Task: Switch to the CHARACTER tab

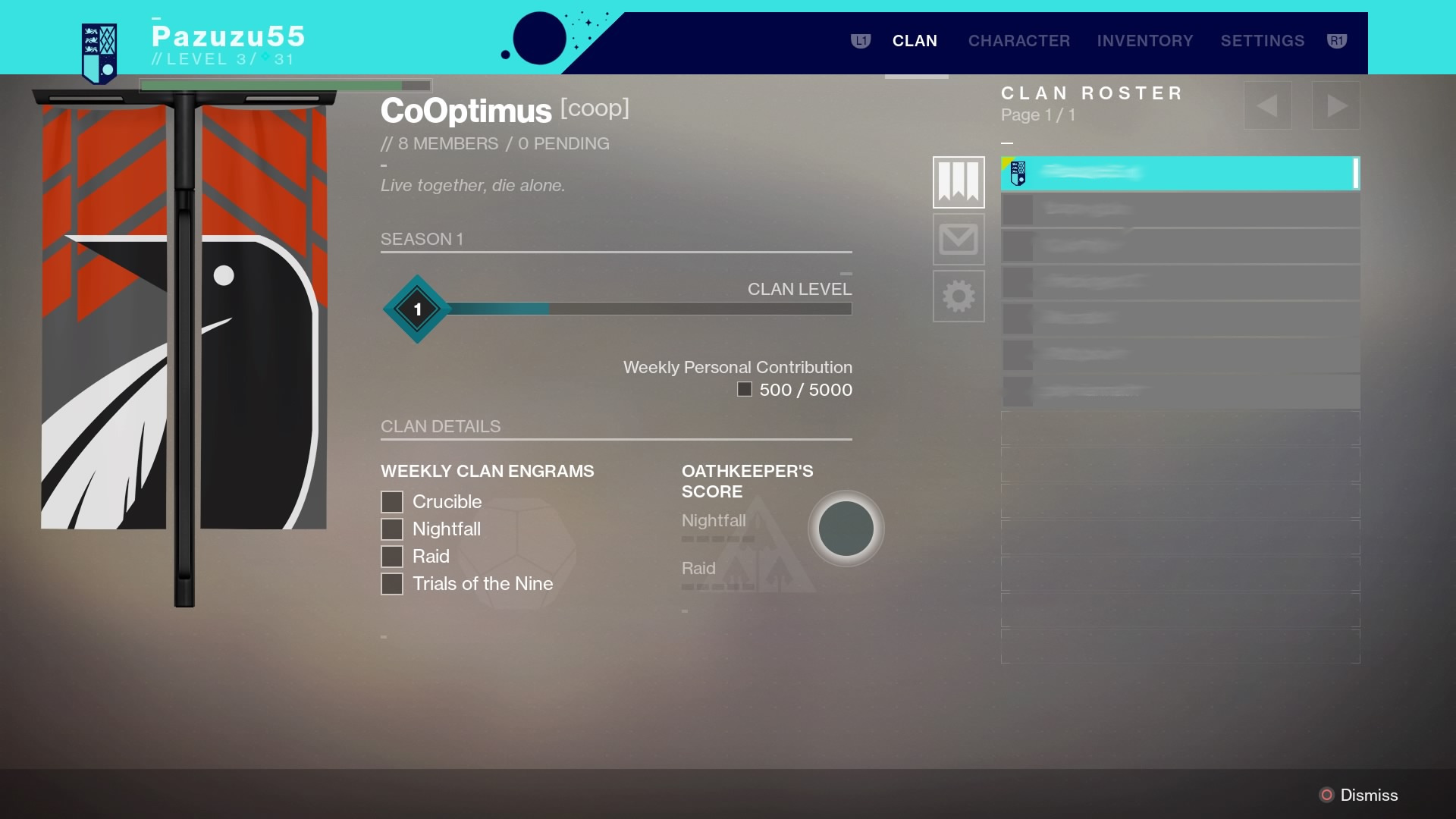Action: pyautogui.click(x=1018, y=41)
